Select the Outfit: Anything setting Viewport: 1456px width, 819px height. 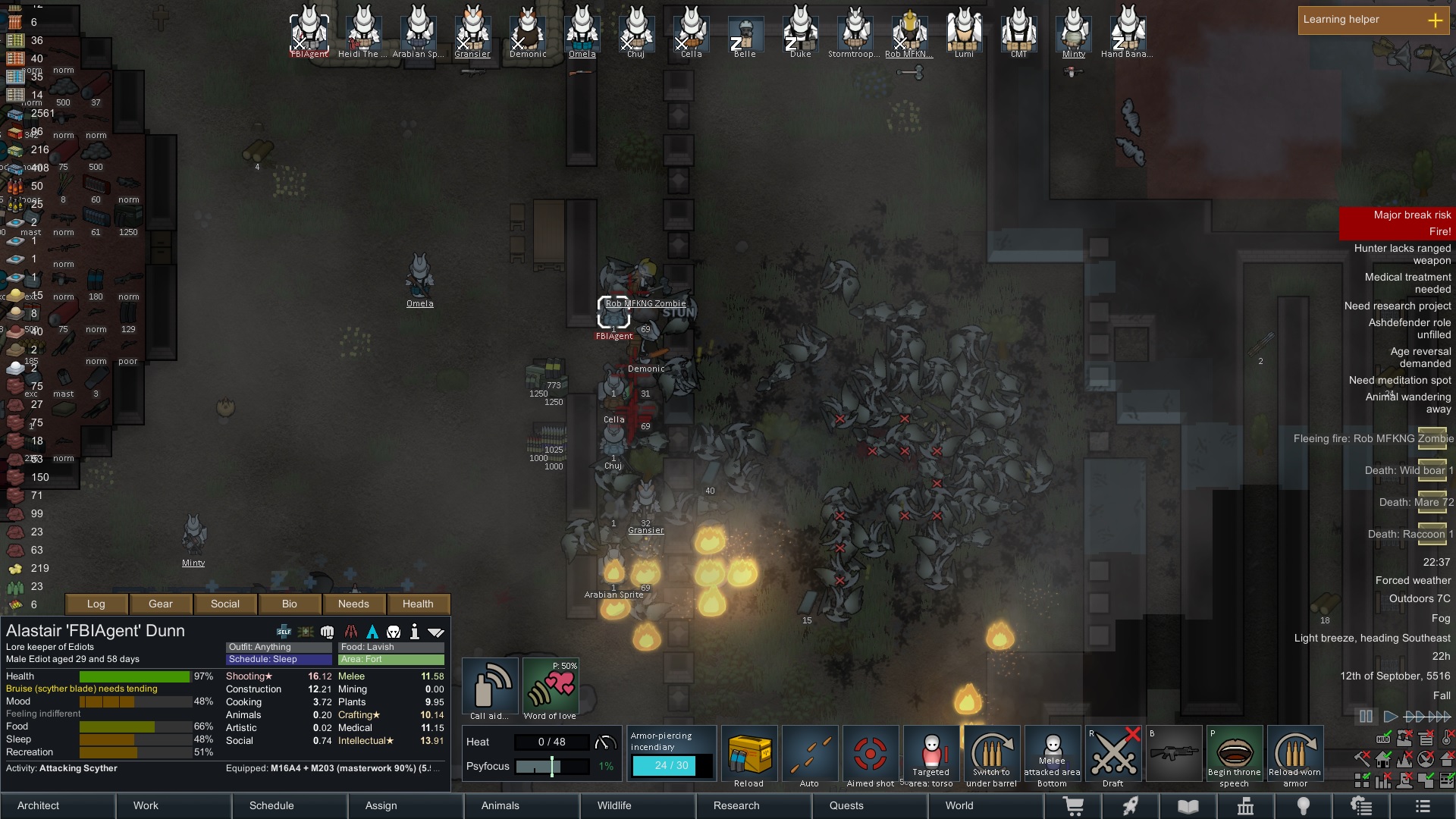point(278,647)
